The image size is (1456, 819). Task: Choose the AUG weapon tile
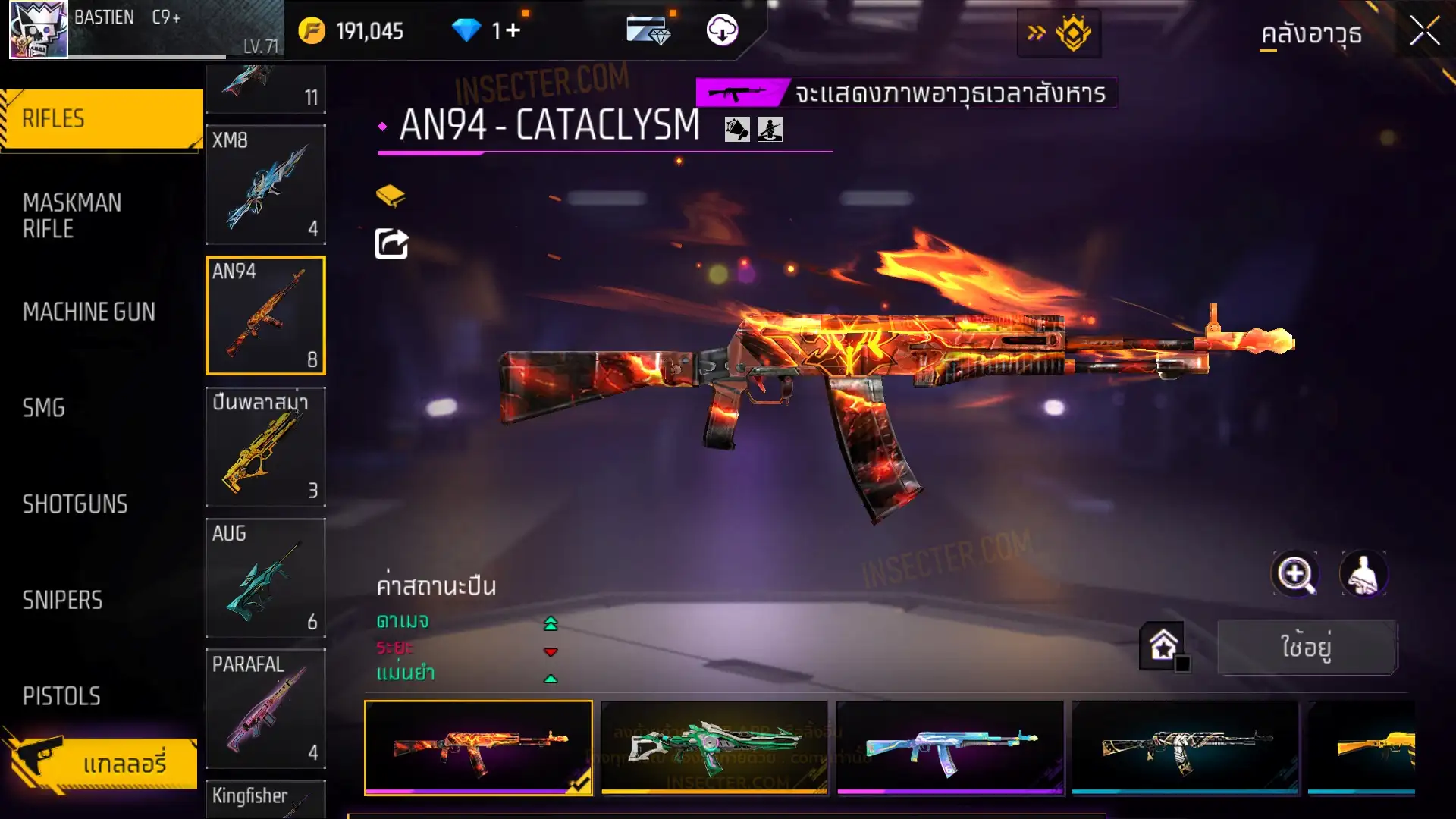point(265,578)
